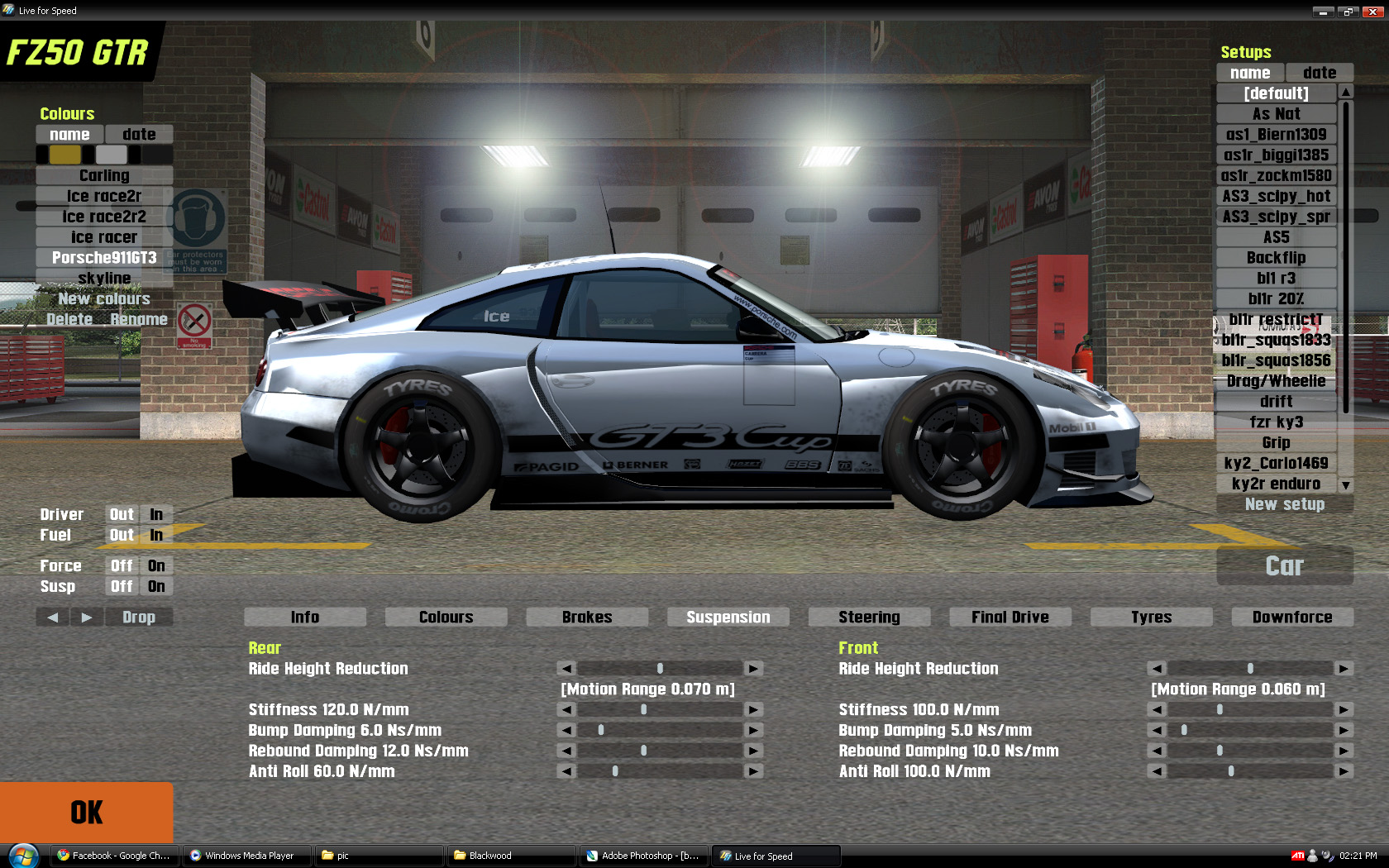Create New colours entry
1389x868 pixels.
pyautogui.click(x=104, y=299)
